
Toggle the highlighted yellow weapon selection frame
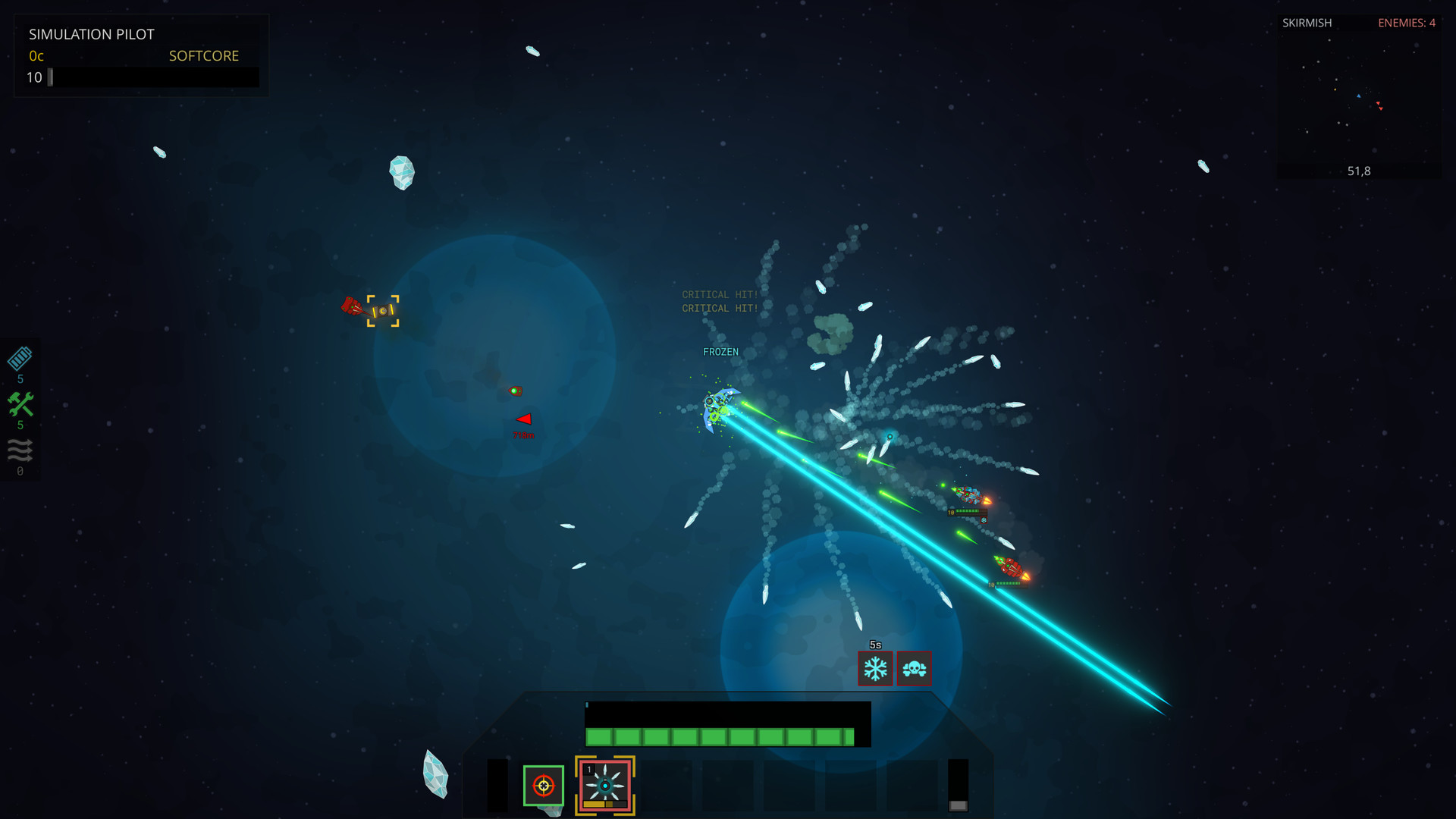pos(604,786)
